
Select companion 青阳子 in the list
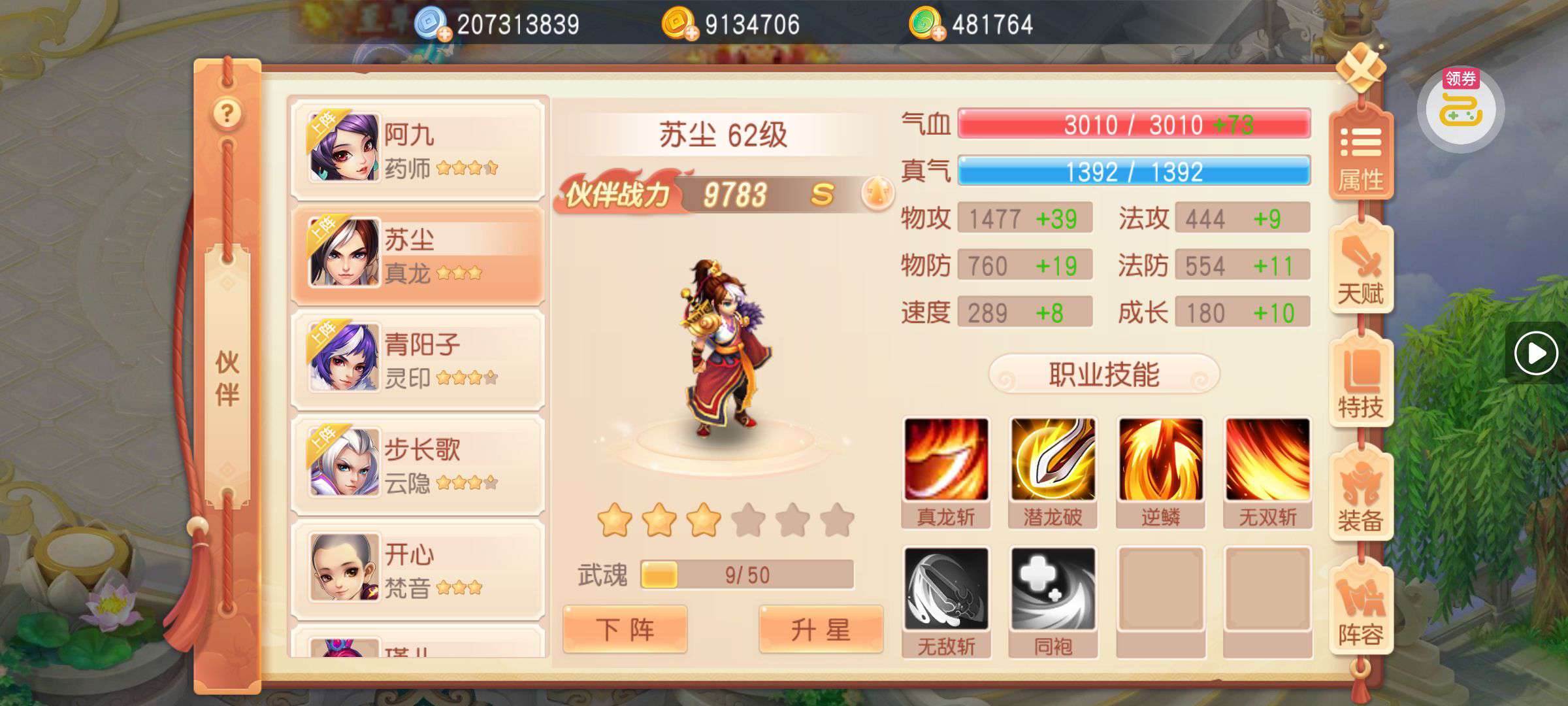click(418, 359)
